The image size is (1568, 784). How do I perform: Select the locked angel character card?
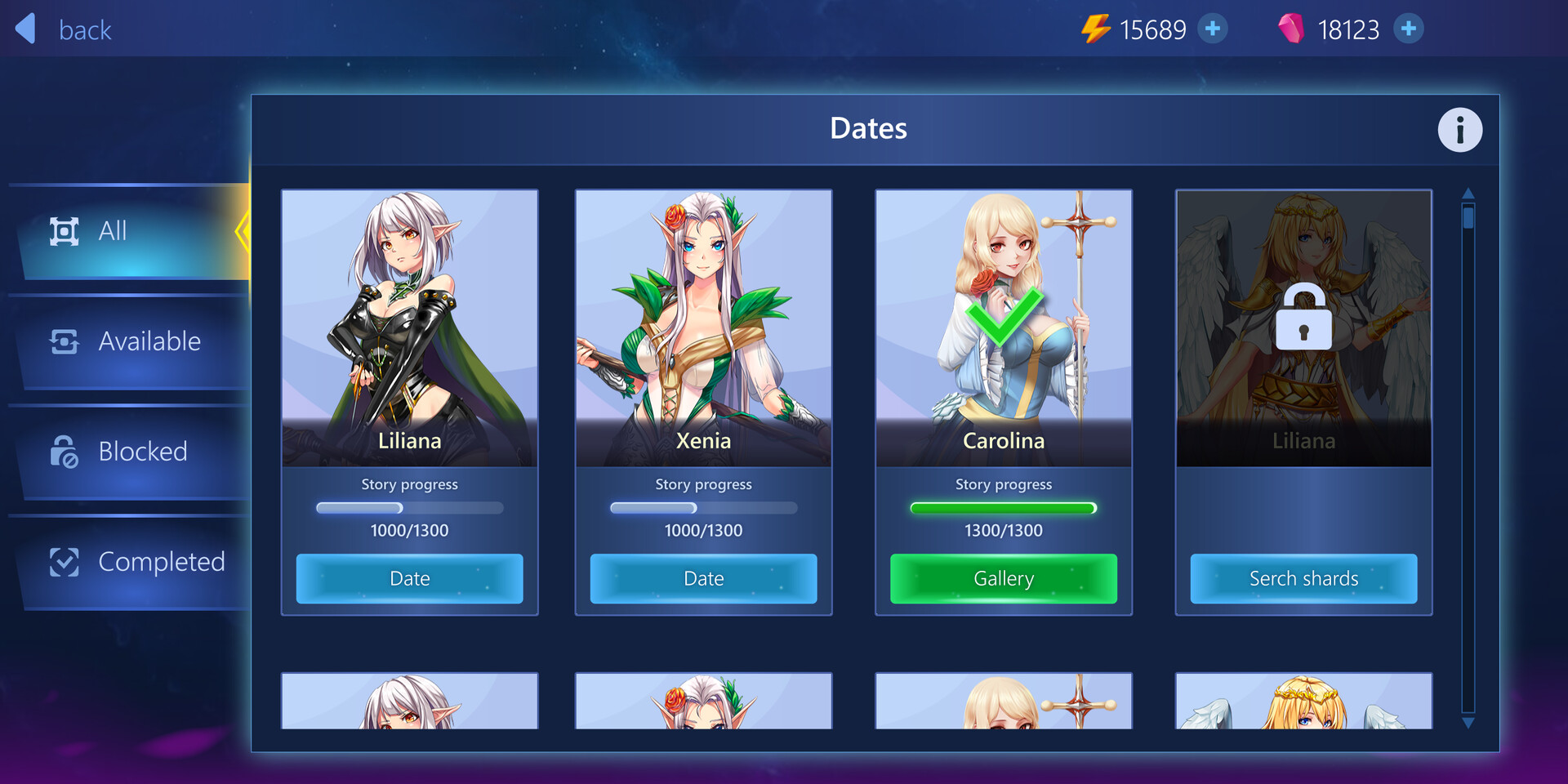click(x=1303, y=327)
